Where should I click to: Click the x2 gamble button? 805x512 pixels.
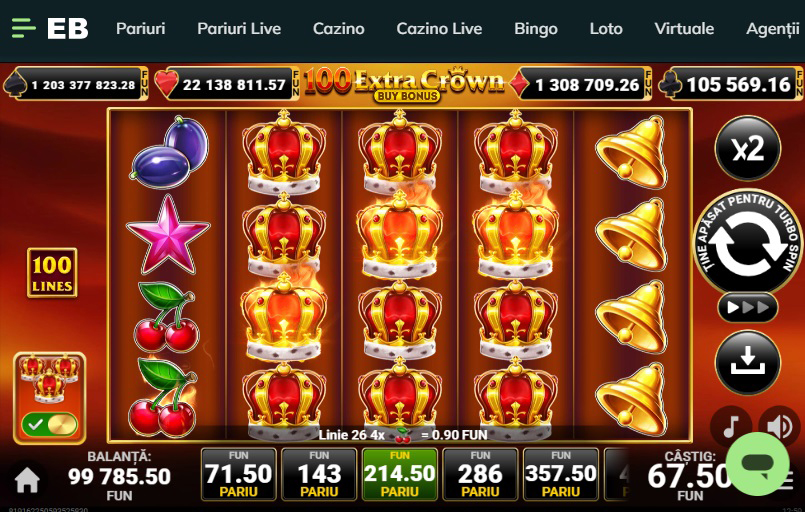click(747, 149)
